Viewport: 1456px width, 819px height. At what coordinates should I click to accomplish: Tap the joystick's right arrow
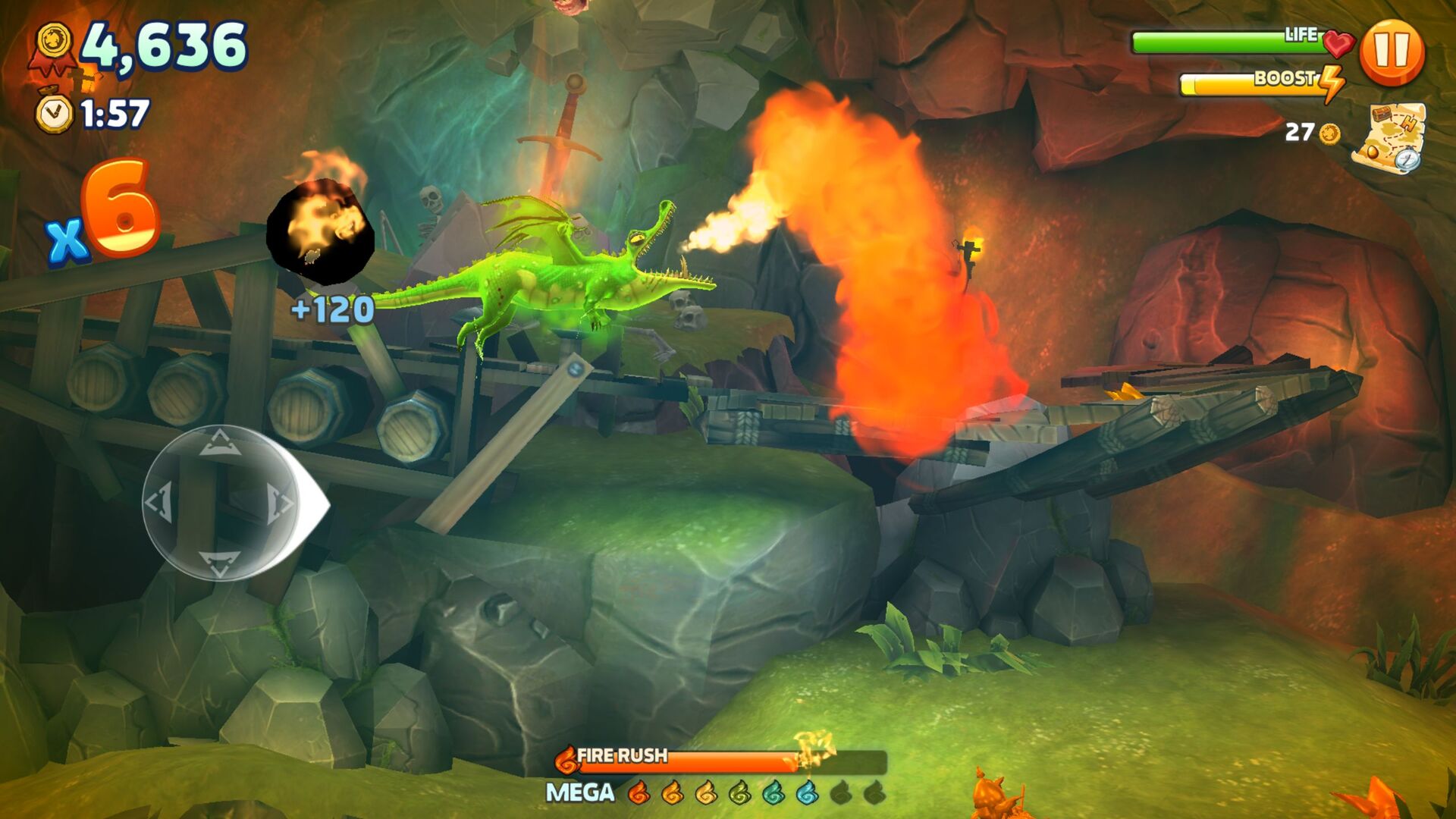pyautogui.click(x=279, y=502)
